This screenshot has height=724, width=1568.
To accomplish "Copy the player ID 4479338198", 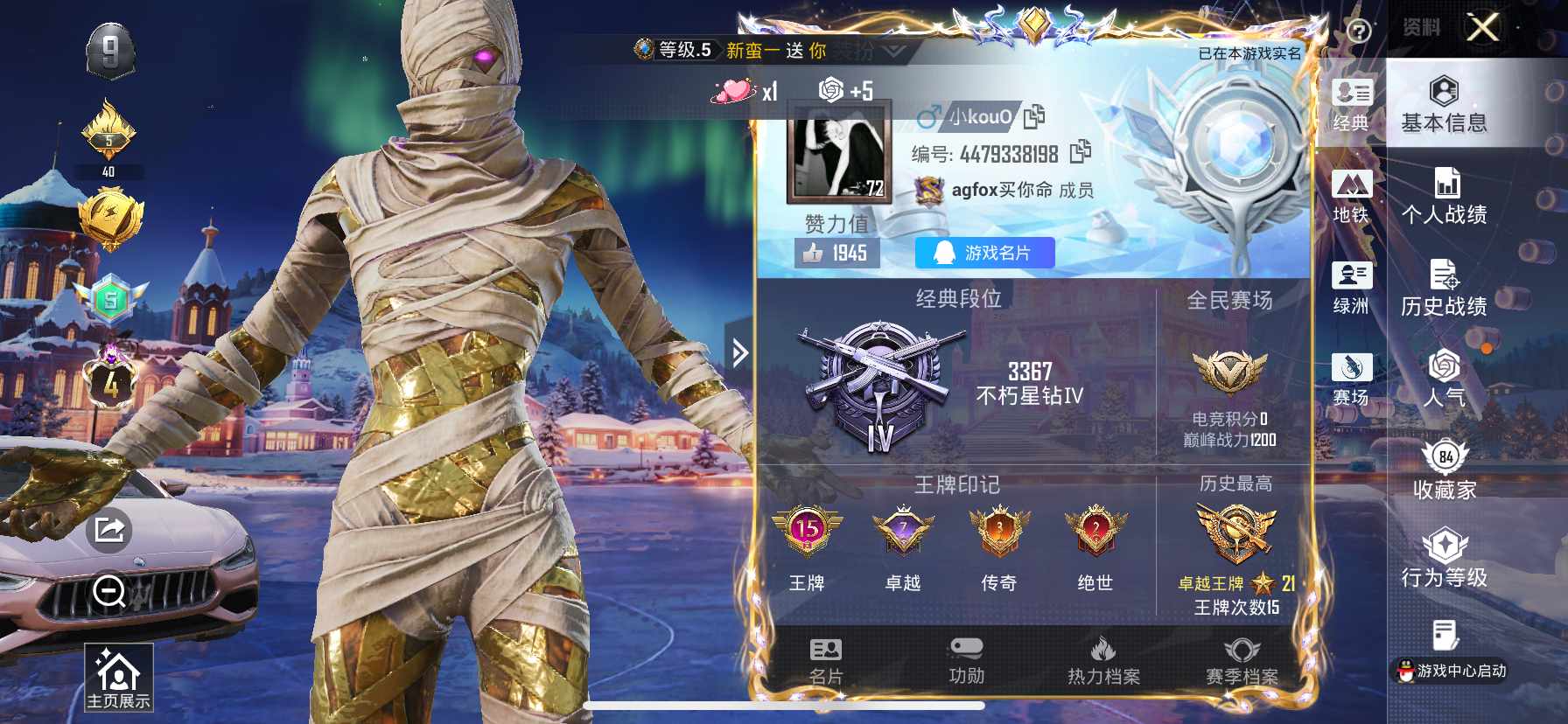I will point(1080,152).
